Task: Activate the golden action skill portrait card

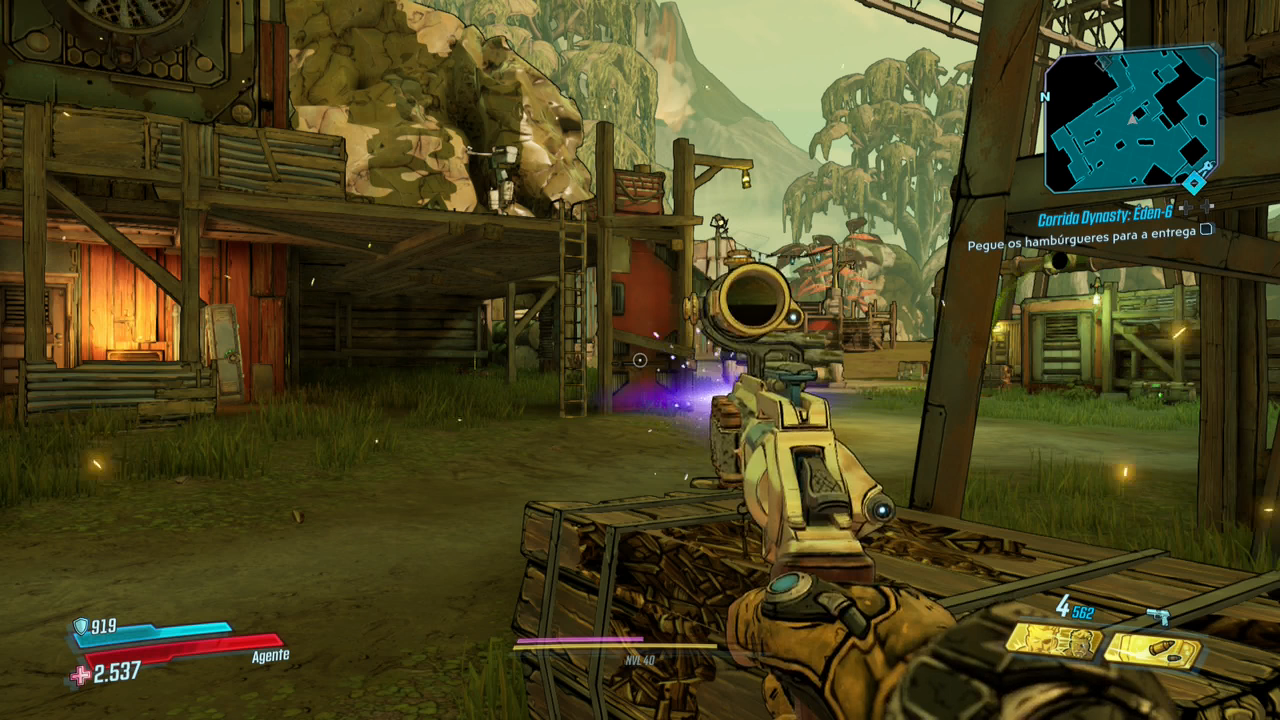Action: pos(1053,640)
